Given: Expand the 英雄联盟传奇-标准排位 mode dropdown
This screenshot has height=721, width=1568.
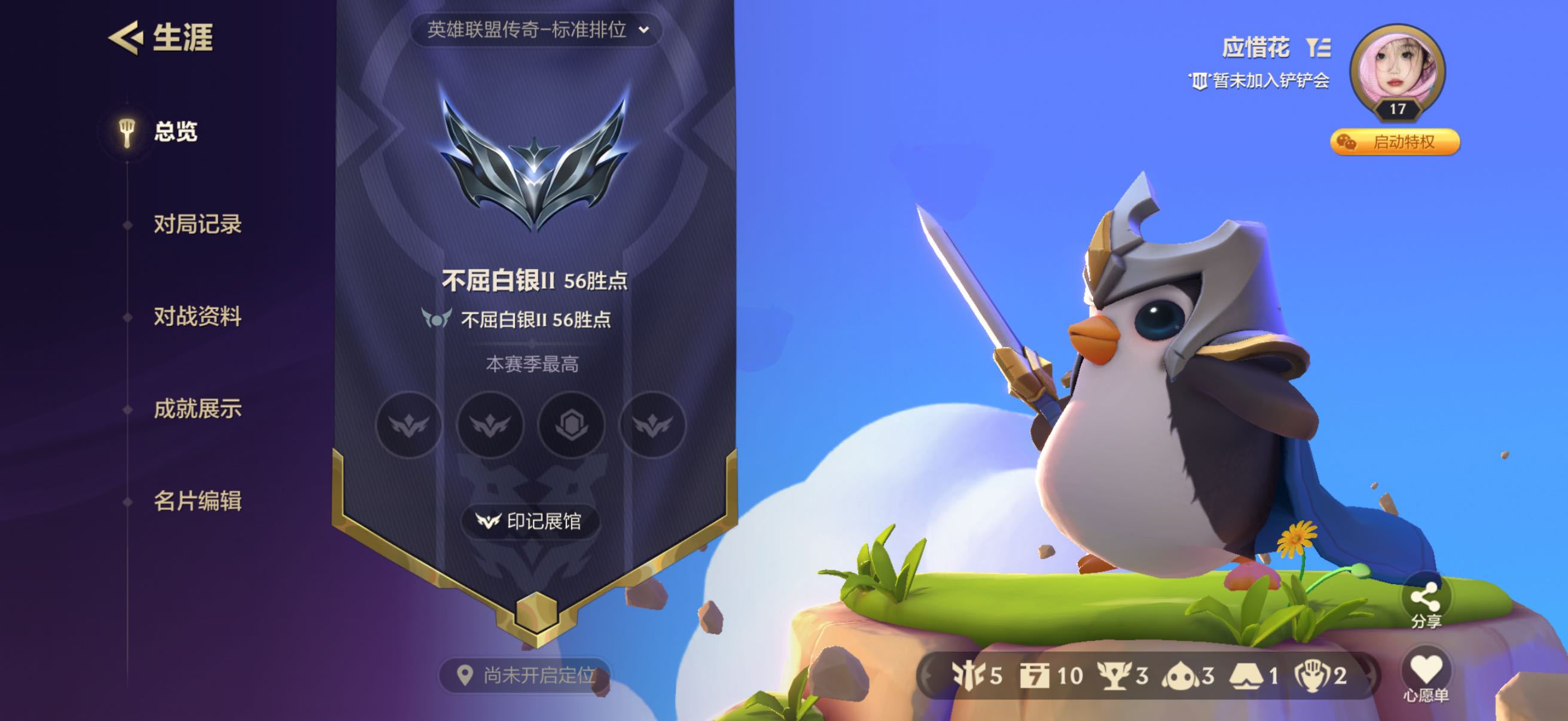Looking at the screenshot, I should point(536,29).
